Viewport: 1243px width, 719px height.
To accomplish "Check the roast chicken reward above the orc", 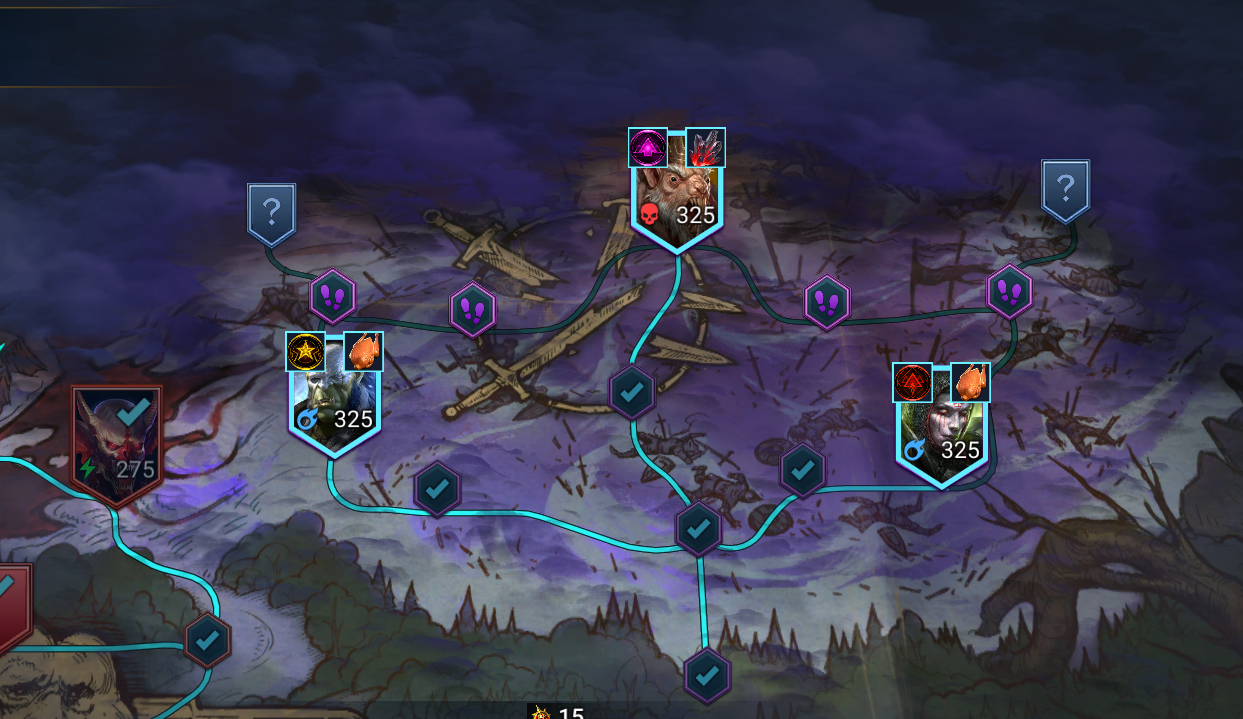I will click(363, 352).
